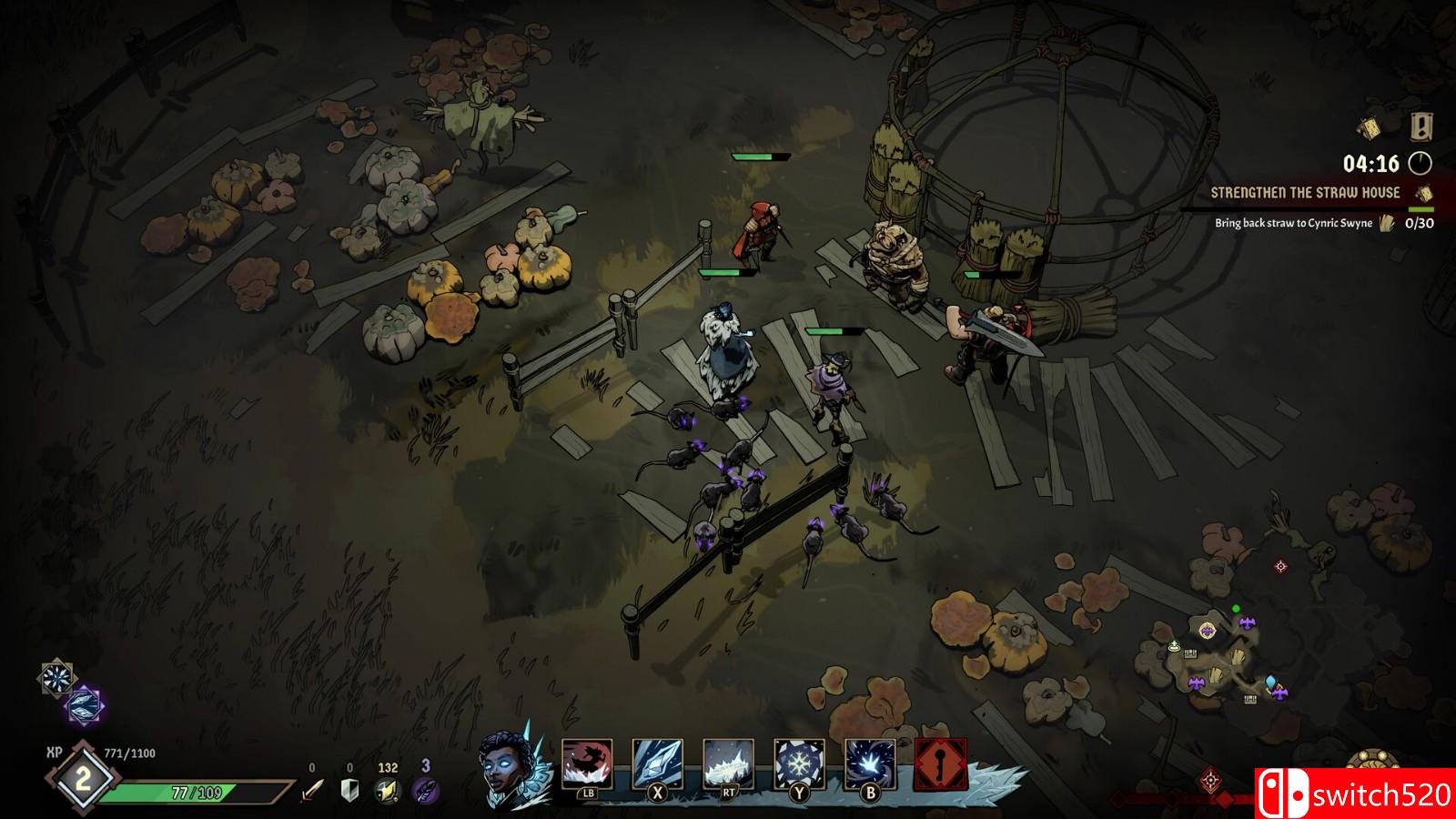This screenshot has width=1456, height=819.
Task: Inspect the purple ice shard passive icon
Action: tap(86, 705)
